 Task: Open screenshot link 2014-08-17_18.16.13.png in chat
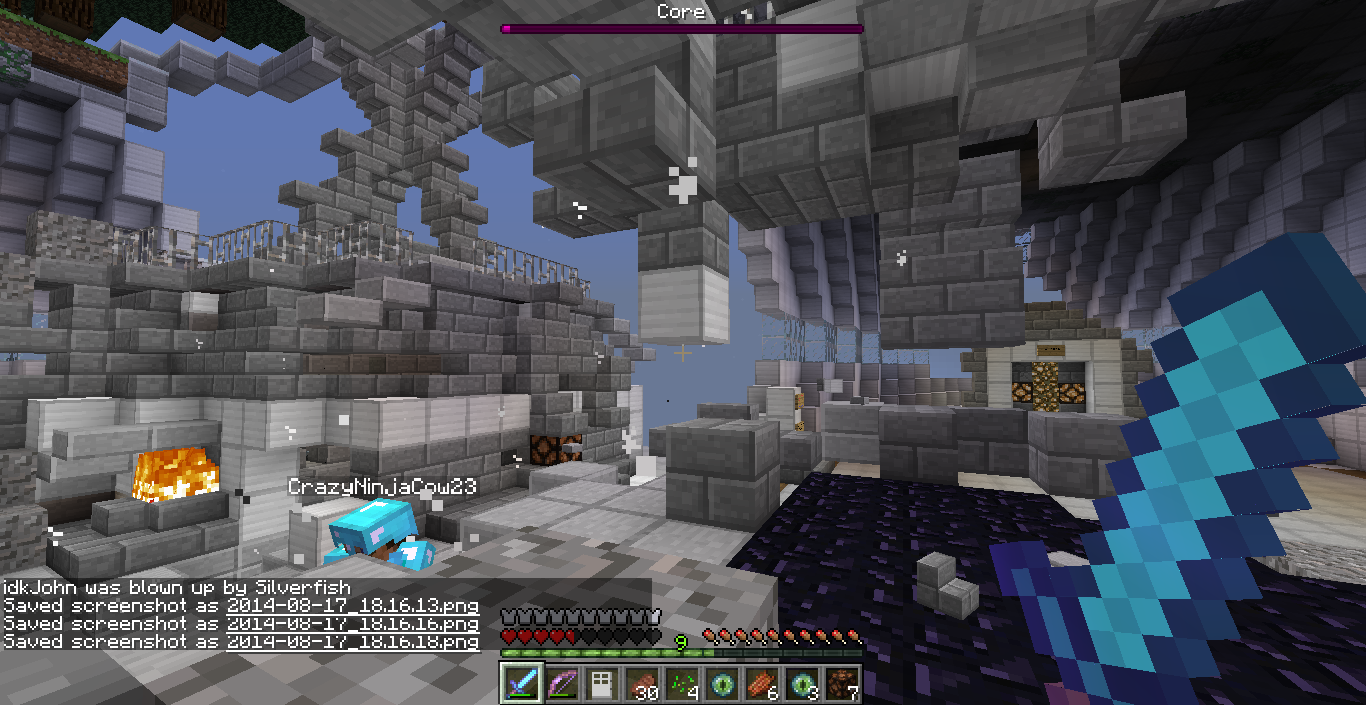click(x=352, y=606)
